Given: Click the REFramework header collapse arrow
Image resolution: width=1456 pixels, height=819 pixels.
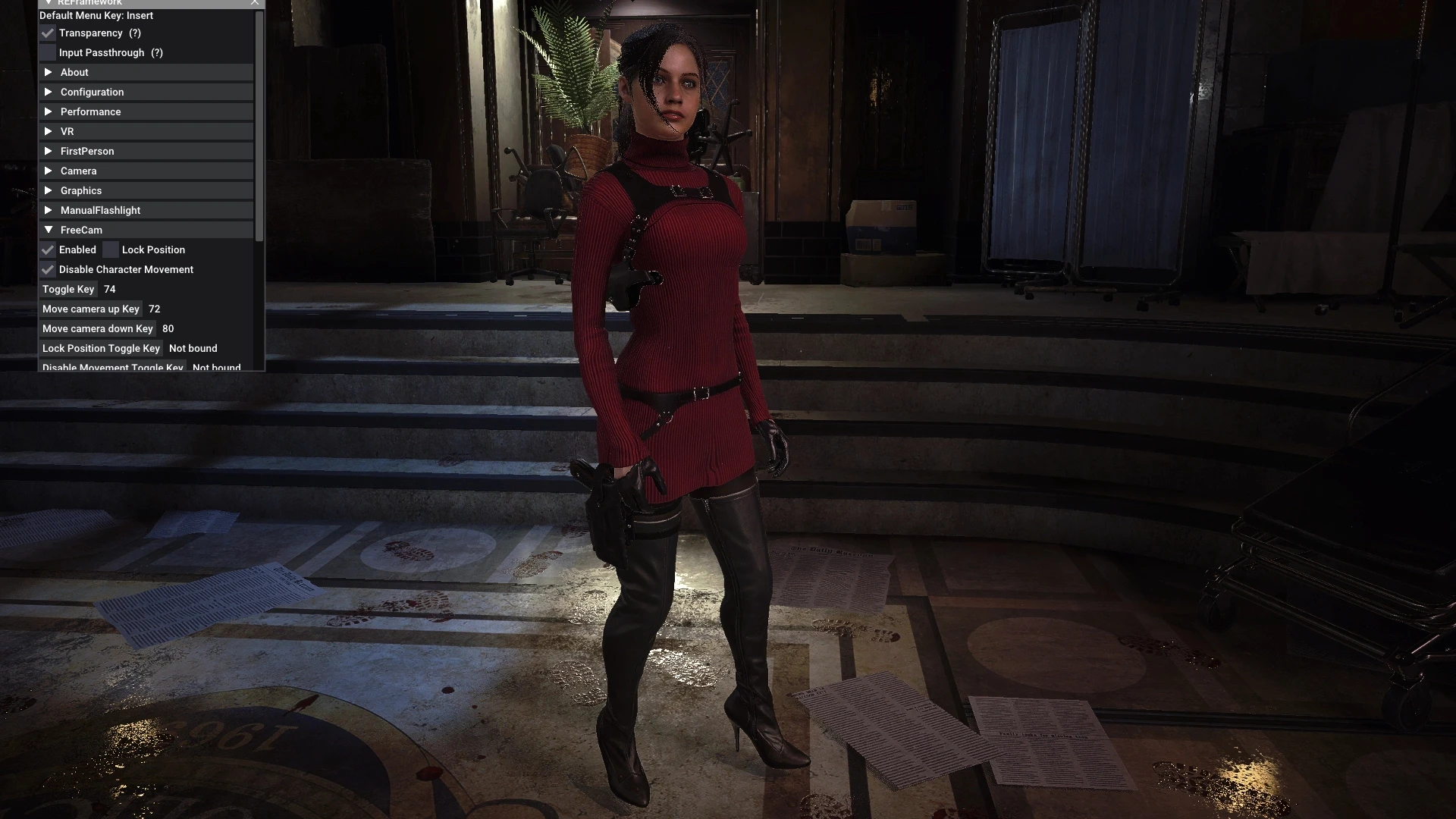Looking at the screenshot, I should (x=49, y=3).
